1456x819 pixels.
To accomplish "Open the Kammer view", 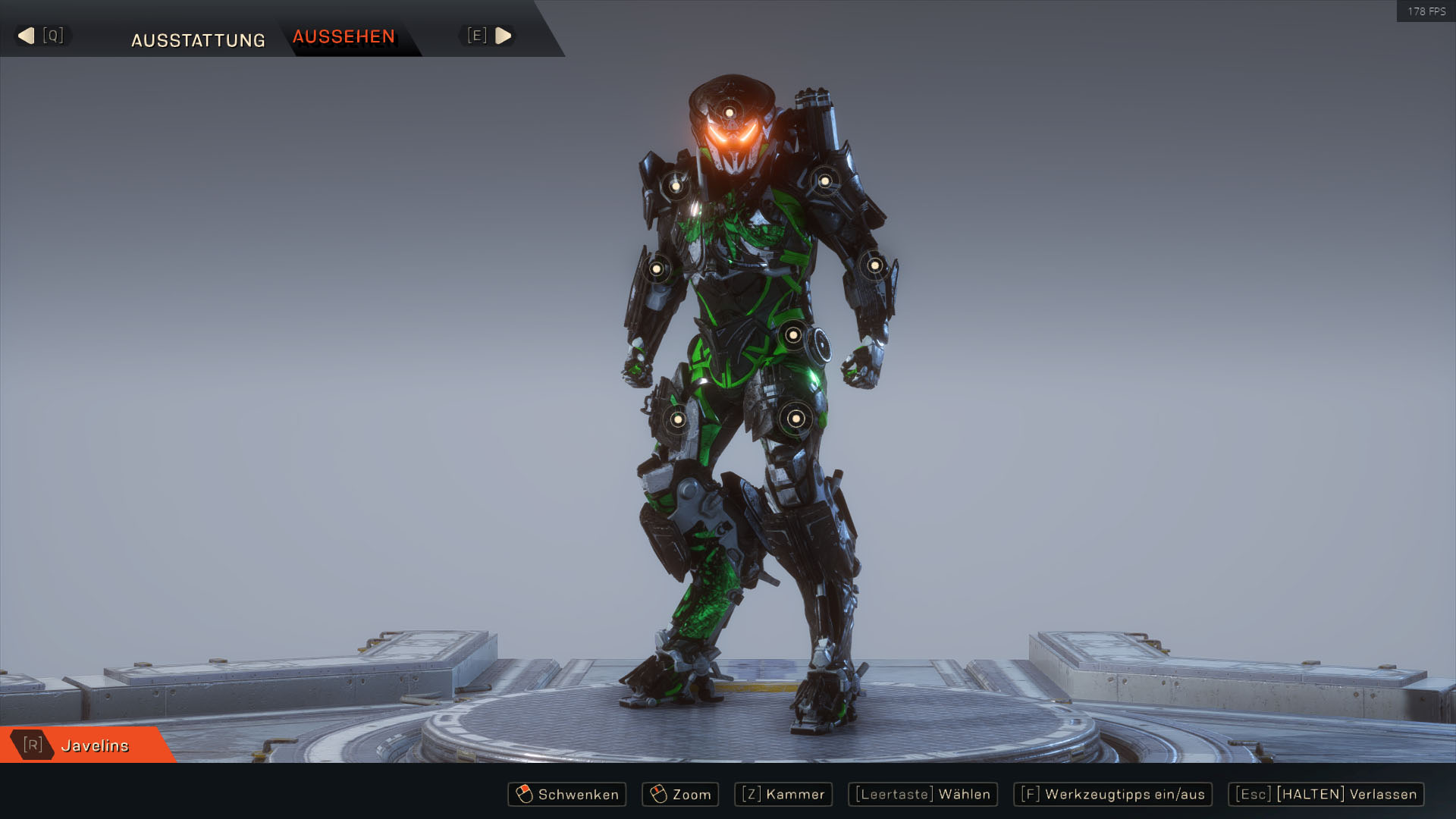I will [x=783, y=794].
